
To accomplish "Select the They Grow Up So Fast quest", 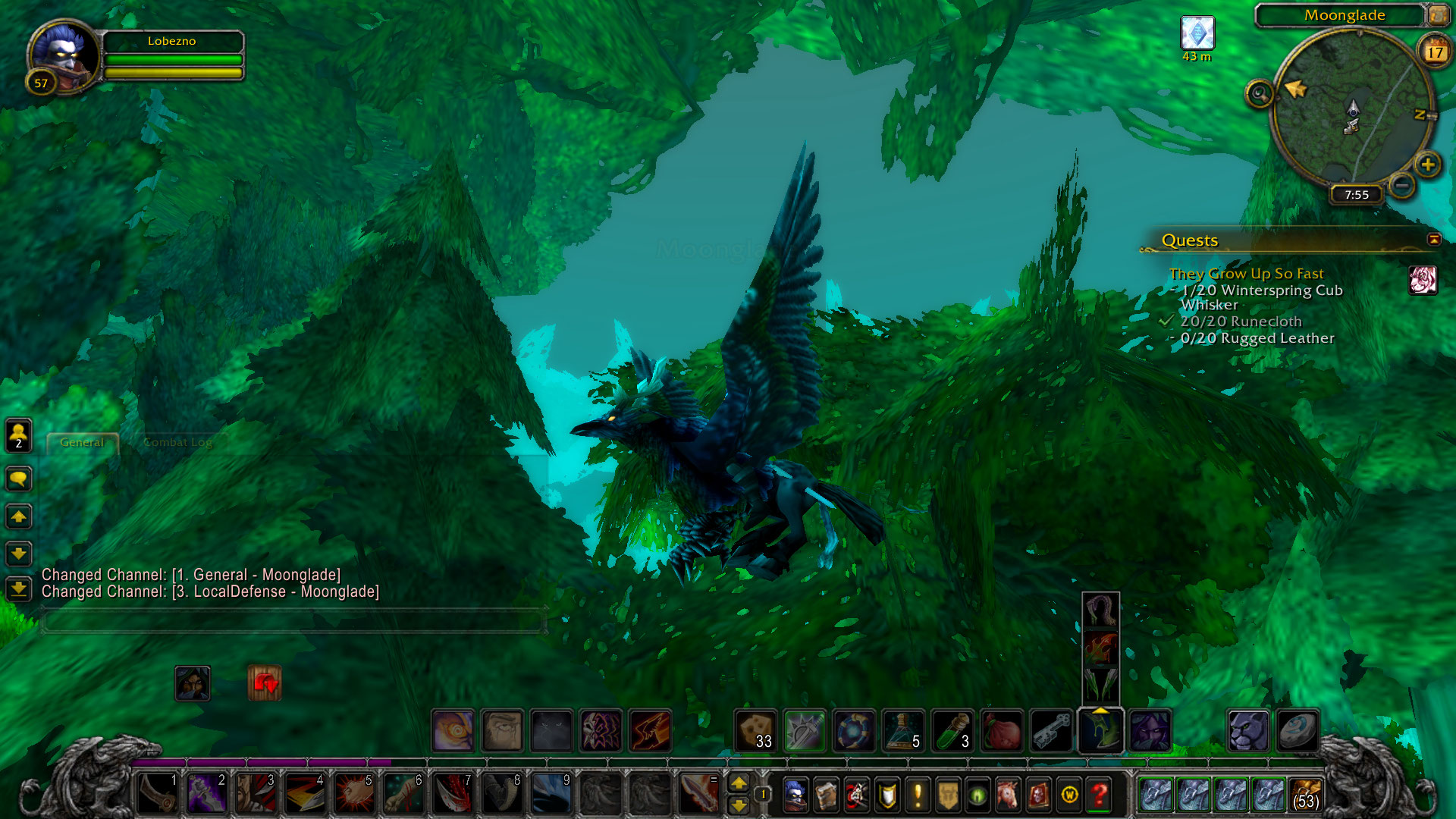I will 1246,274.
